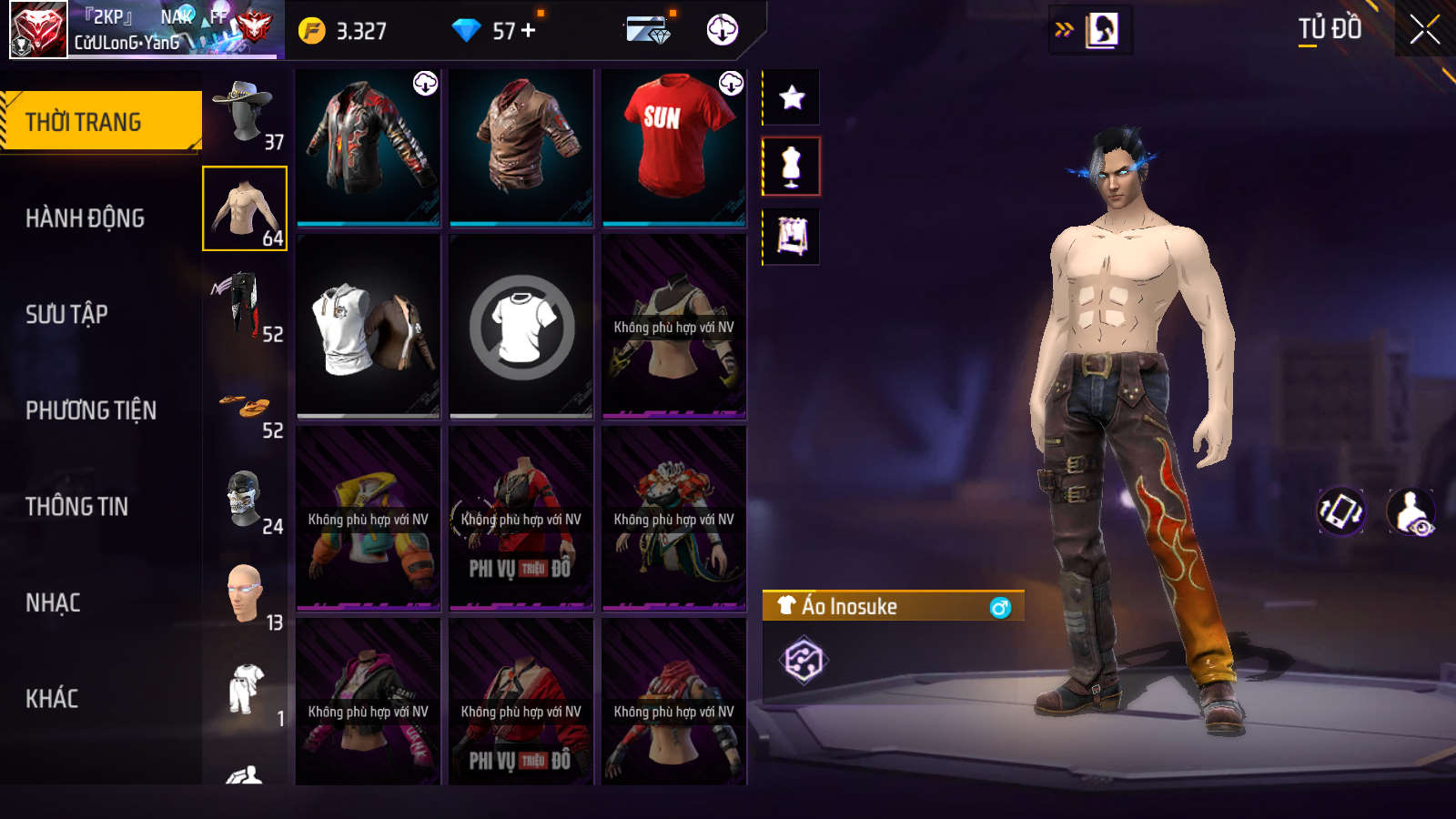Go to PHƯƠNG TIỆN section
This screenshot has width=1456, height=819.
pos(91,410)
